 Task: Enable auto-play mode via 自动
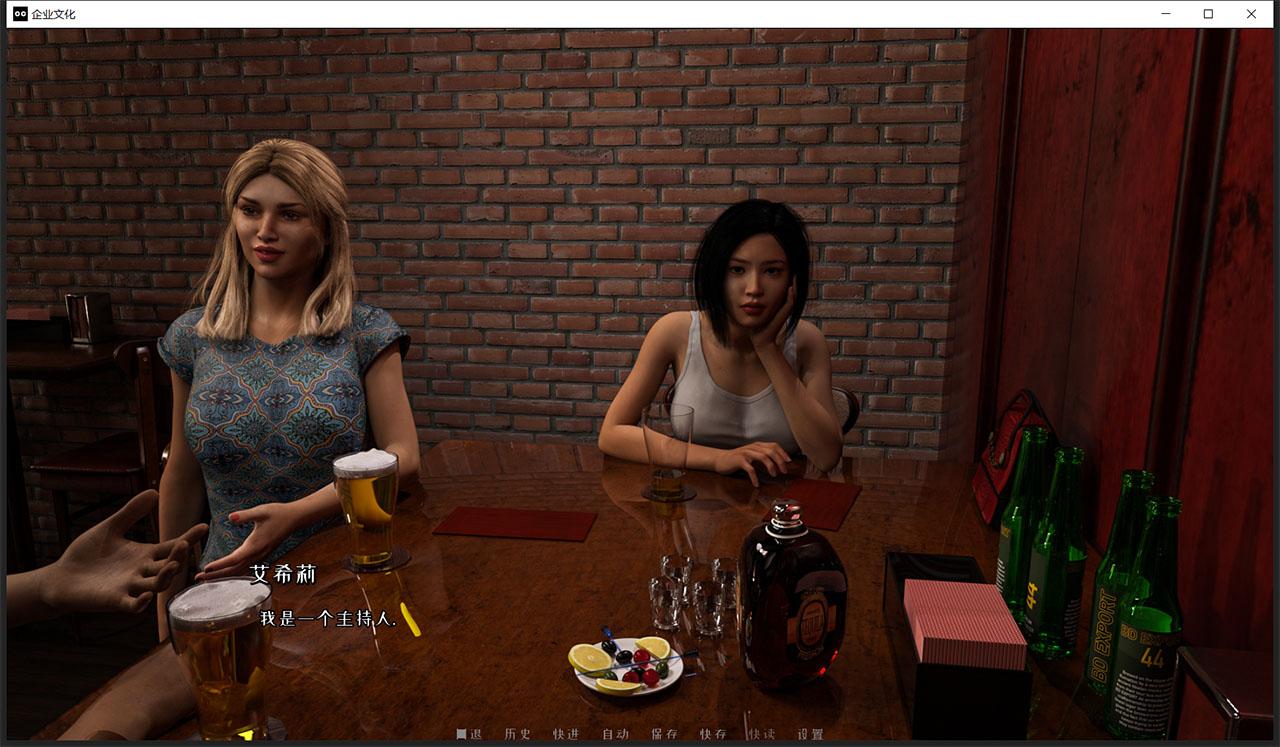[614, 733]
